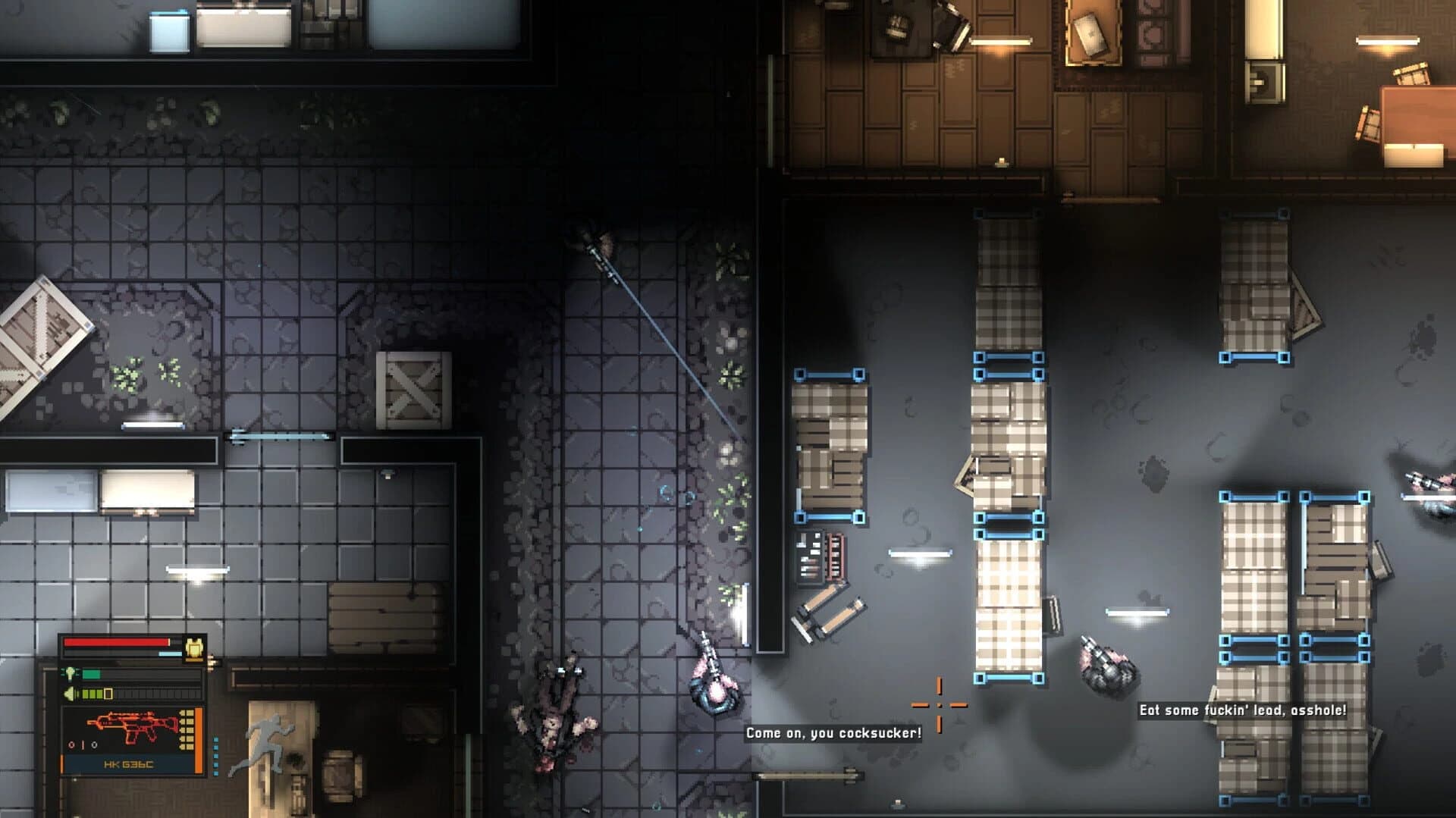The height and width of the screenshot is (818, 1456).
Task: Click the HK G36C weapon name label
Action: tap(129, 764)
